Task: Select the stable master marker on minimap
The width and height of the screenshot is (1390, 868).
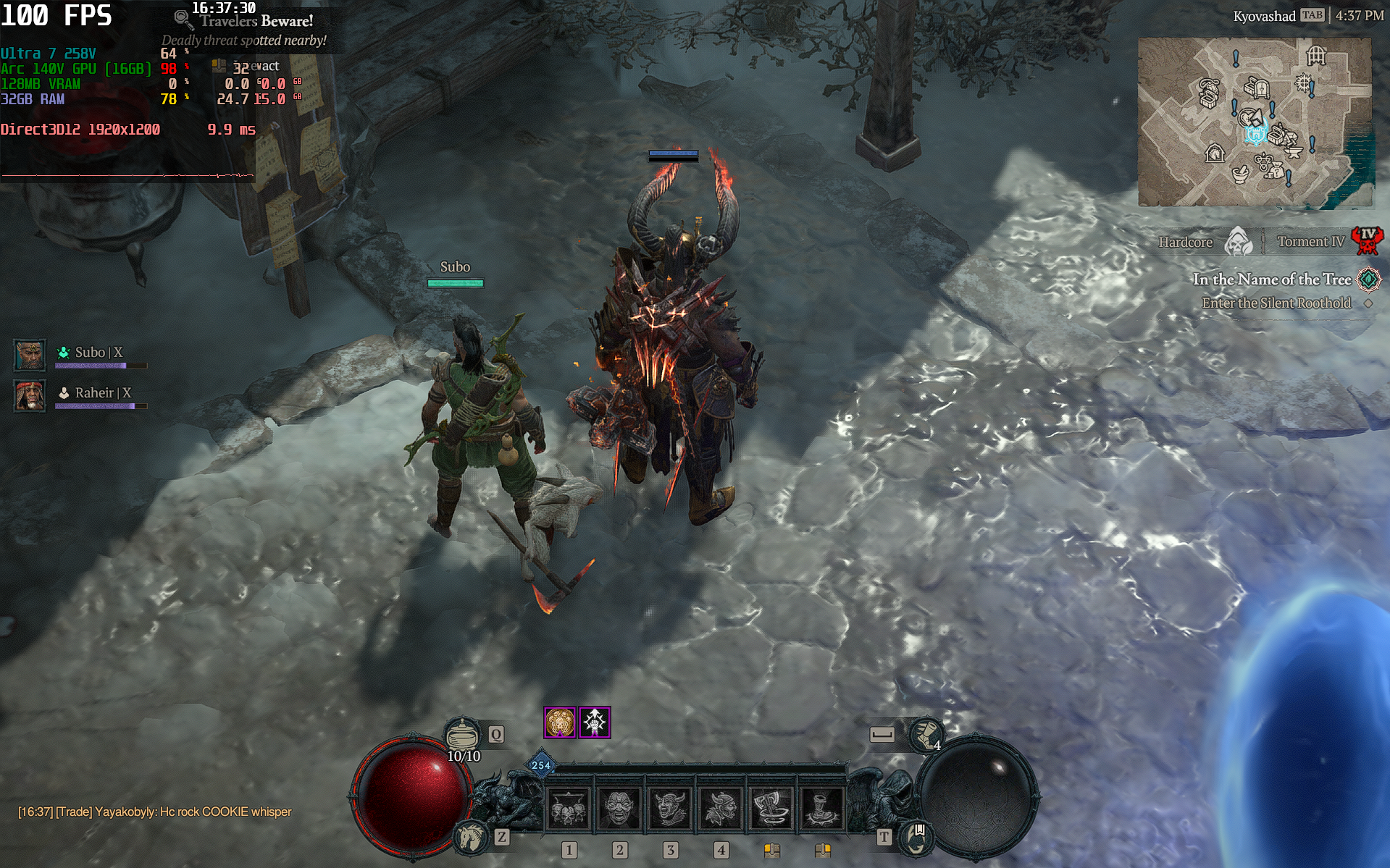Action: tap(1215, 153)
